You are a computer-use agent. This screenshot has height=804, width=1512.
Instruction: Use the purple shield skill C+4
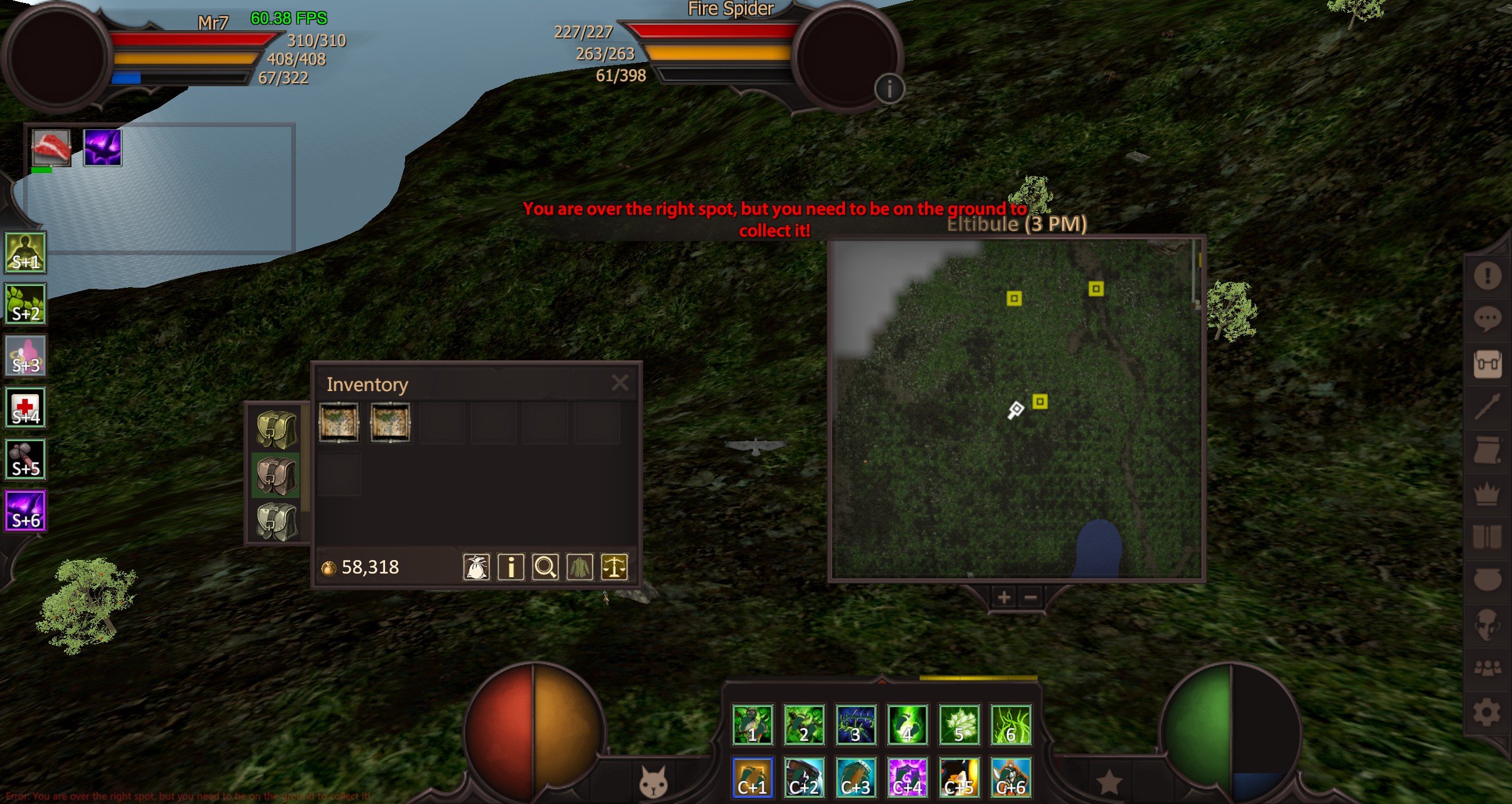point(907,777)
